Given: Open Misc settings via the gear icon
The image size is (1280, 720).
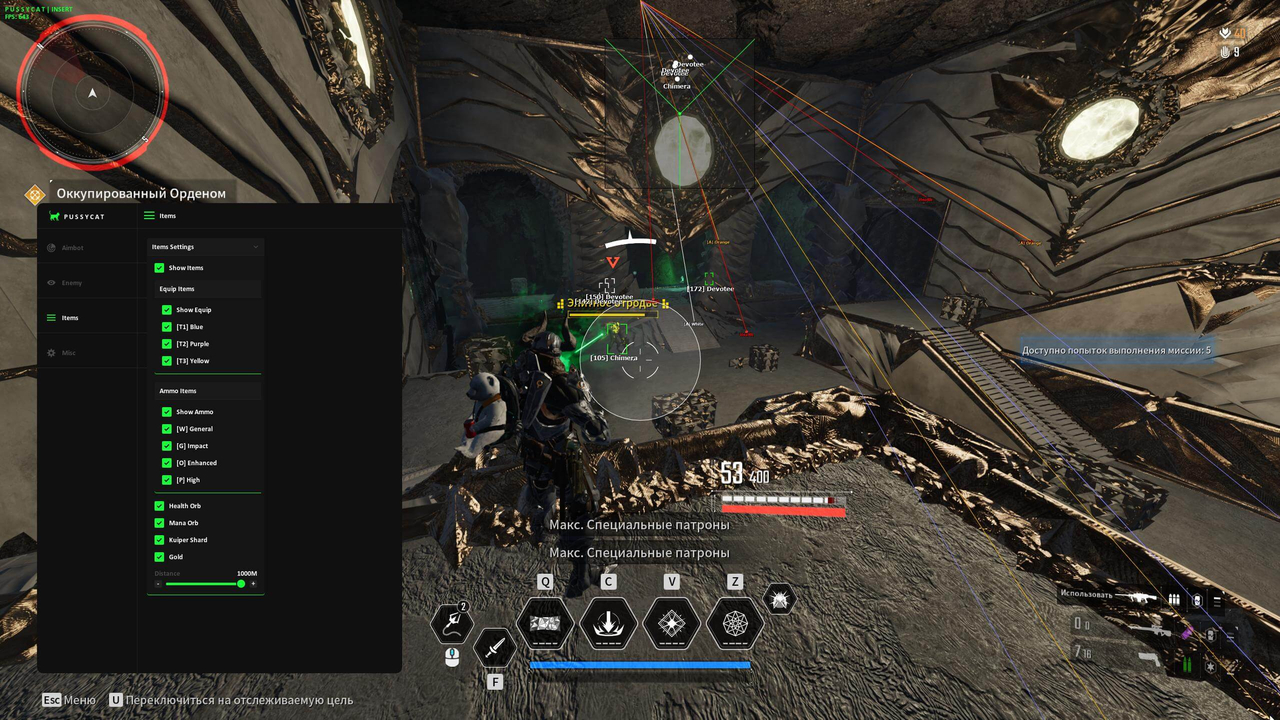Looking at the screenshot, I should pos(49,352).
